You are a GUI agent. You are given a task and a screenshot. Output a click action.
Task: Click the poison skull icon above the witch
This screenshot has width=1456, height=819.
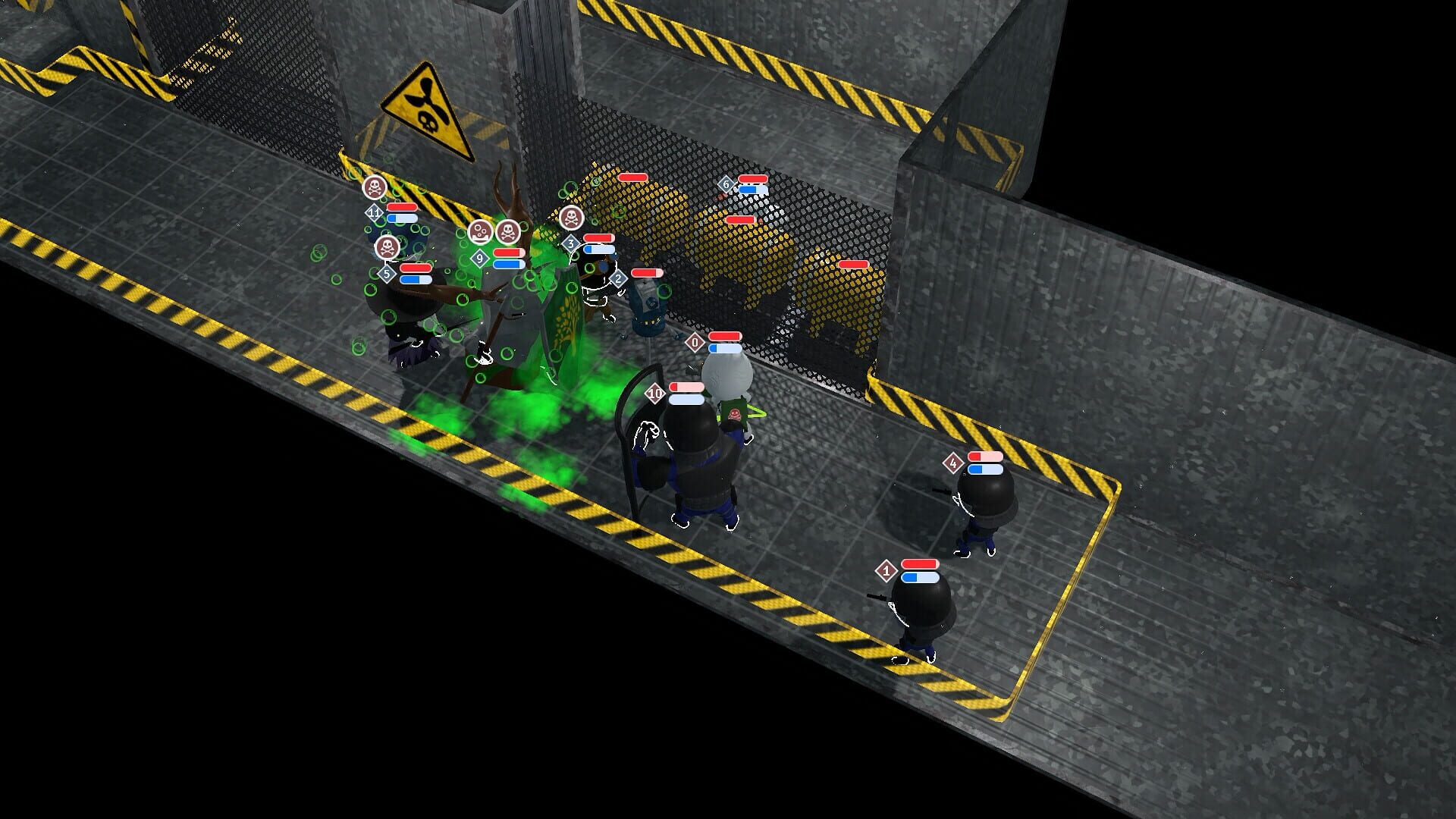point(388,246)
